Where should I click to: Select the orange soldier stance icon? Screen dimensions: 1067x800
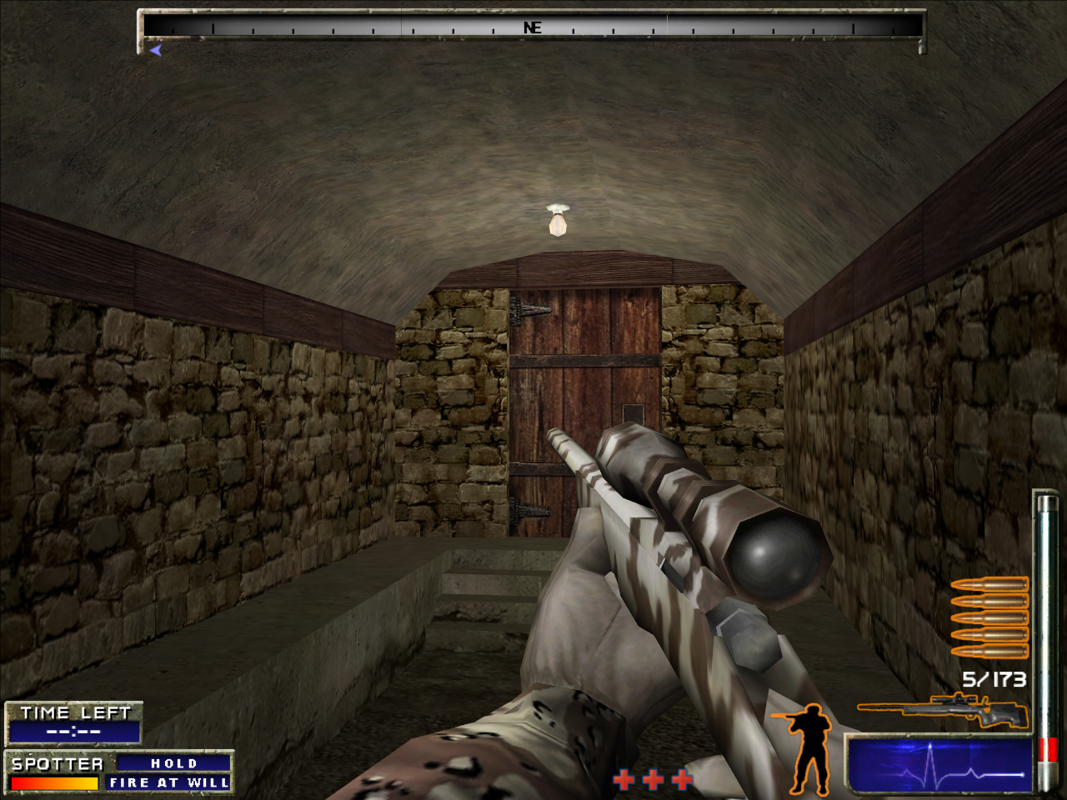808,747
